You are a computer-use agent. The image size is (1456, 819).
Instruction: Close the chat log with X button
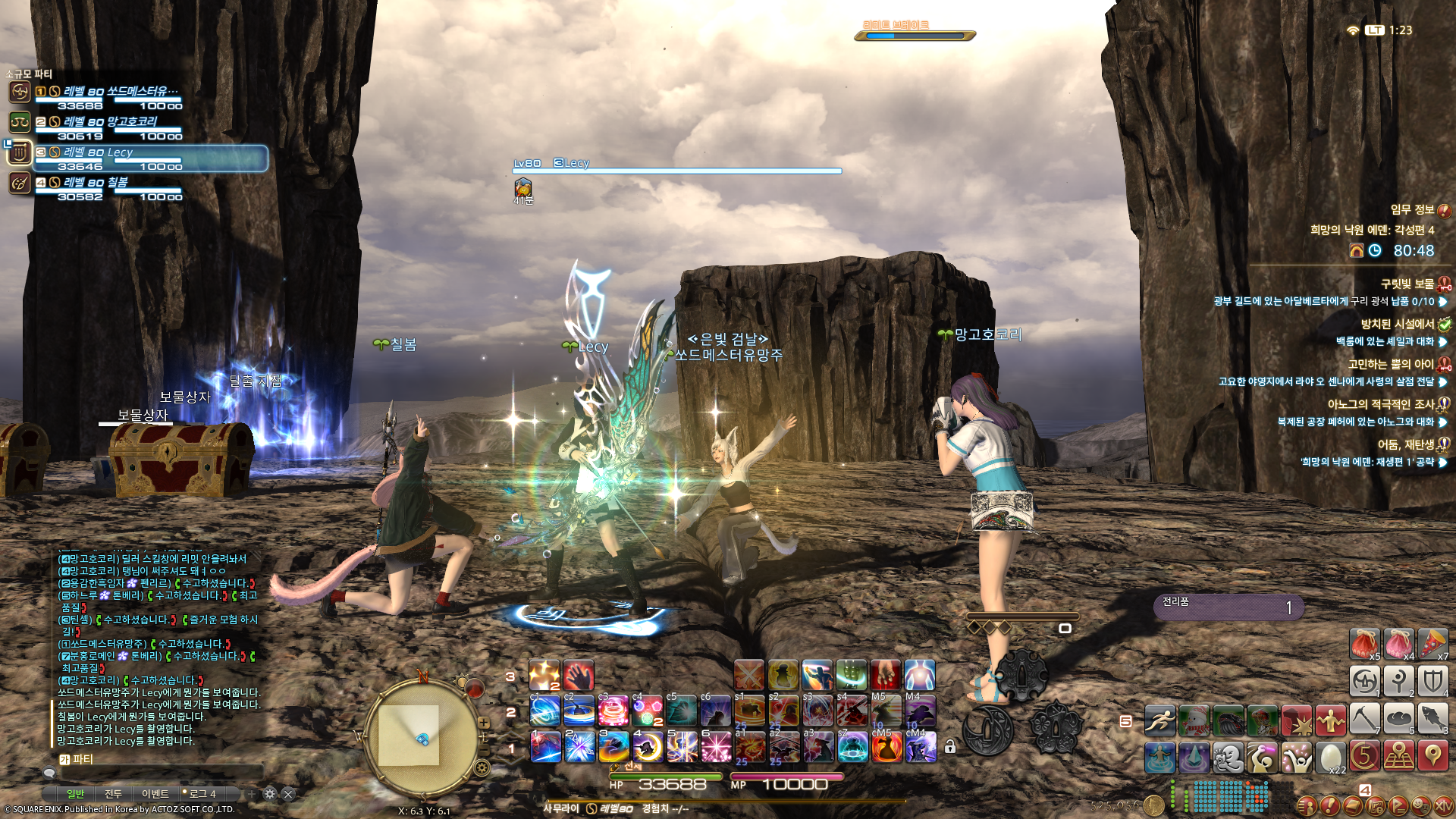(x=288, y=794)
